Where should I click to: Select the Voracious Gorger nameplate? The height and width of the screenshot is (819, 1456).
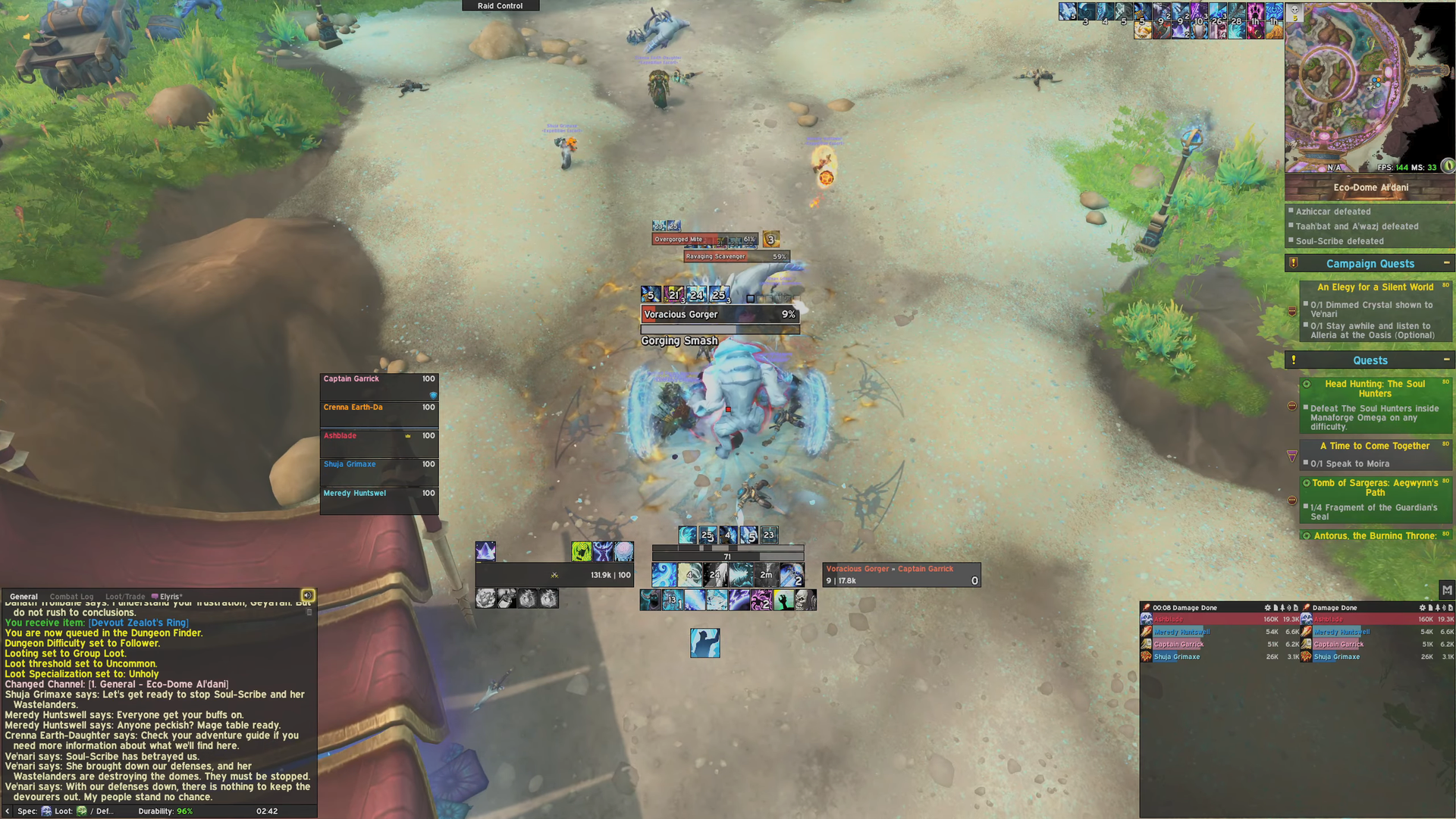(719, 315)
